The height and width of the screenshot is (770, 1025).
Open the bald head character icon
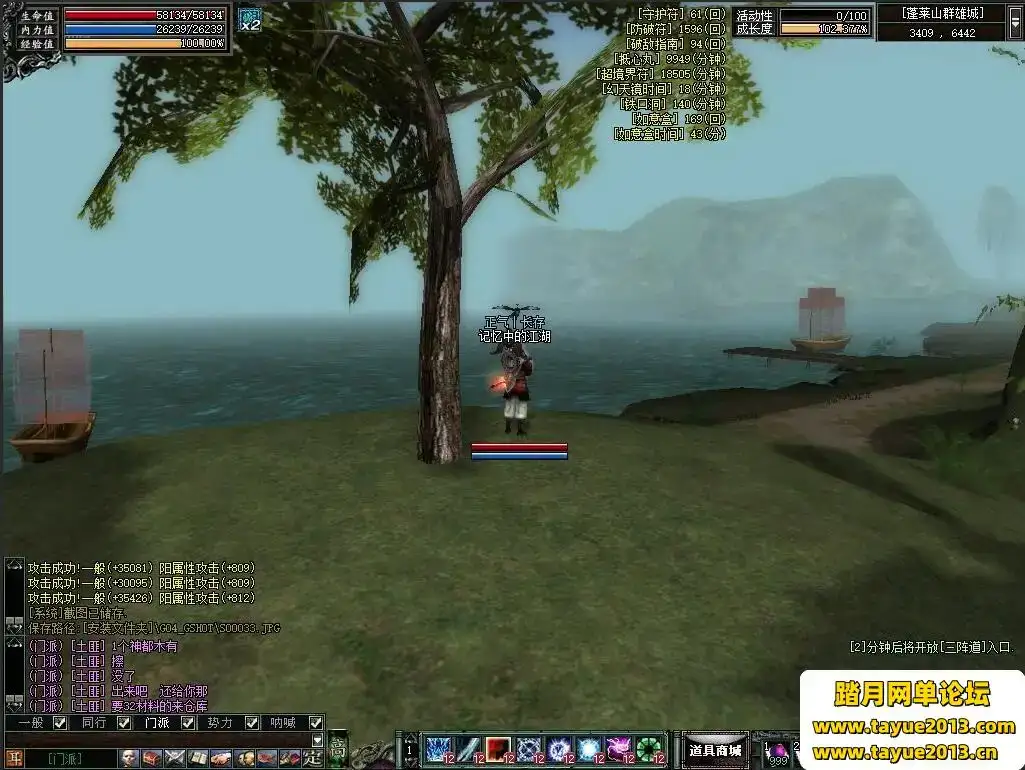tap(129, 759)
